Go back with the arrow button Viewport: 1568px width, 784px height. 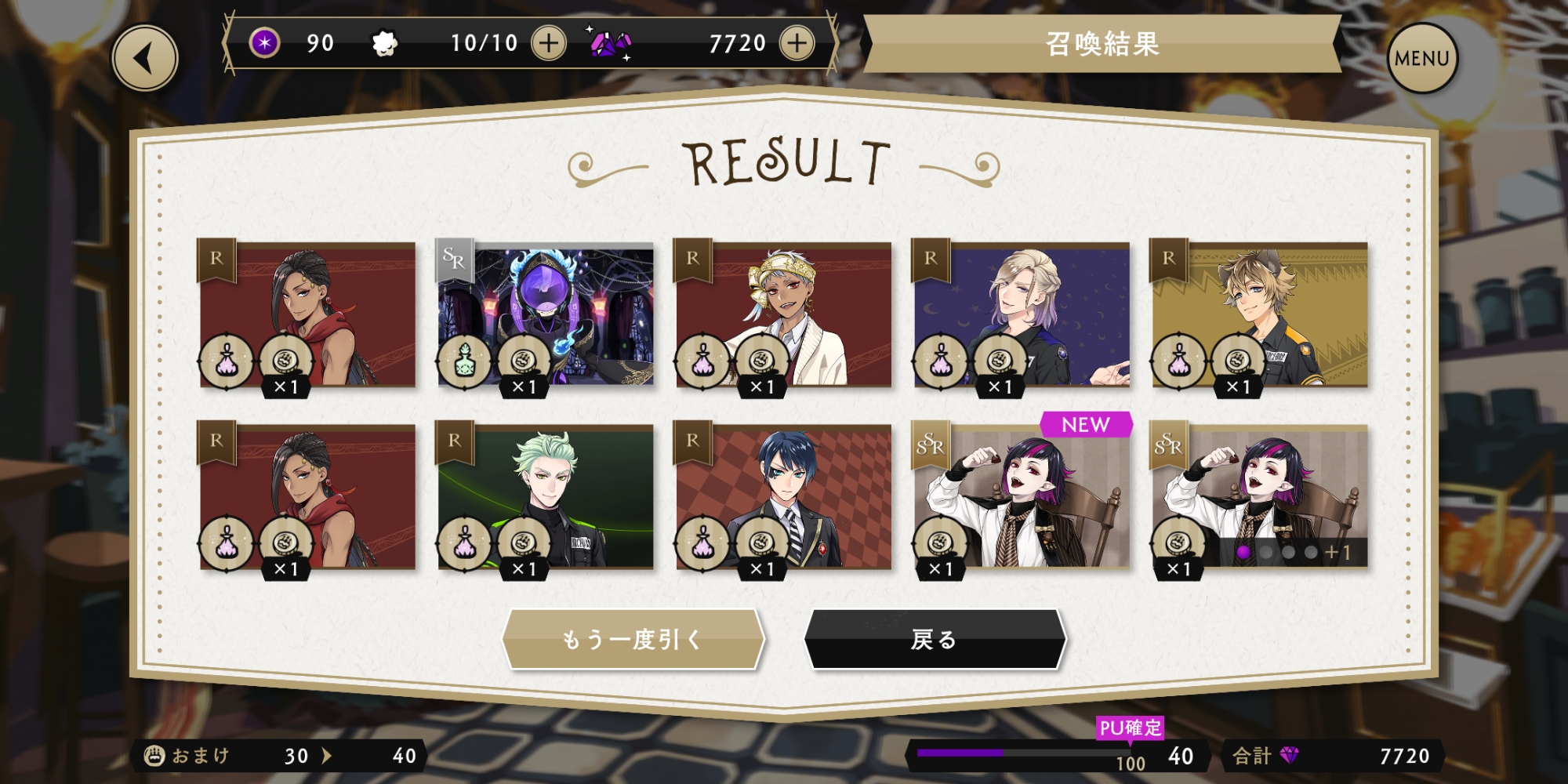[145, 58]
